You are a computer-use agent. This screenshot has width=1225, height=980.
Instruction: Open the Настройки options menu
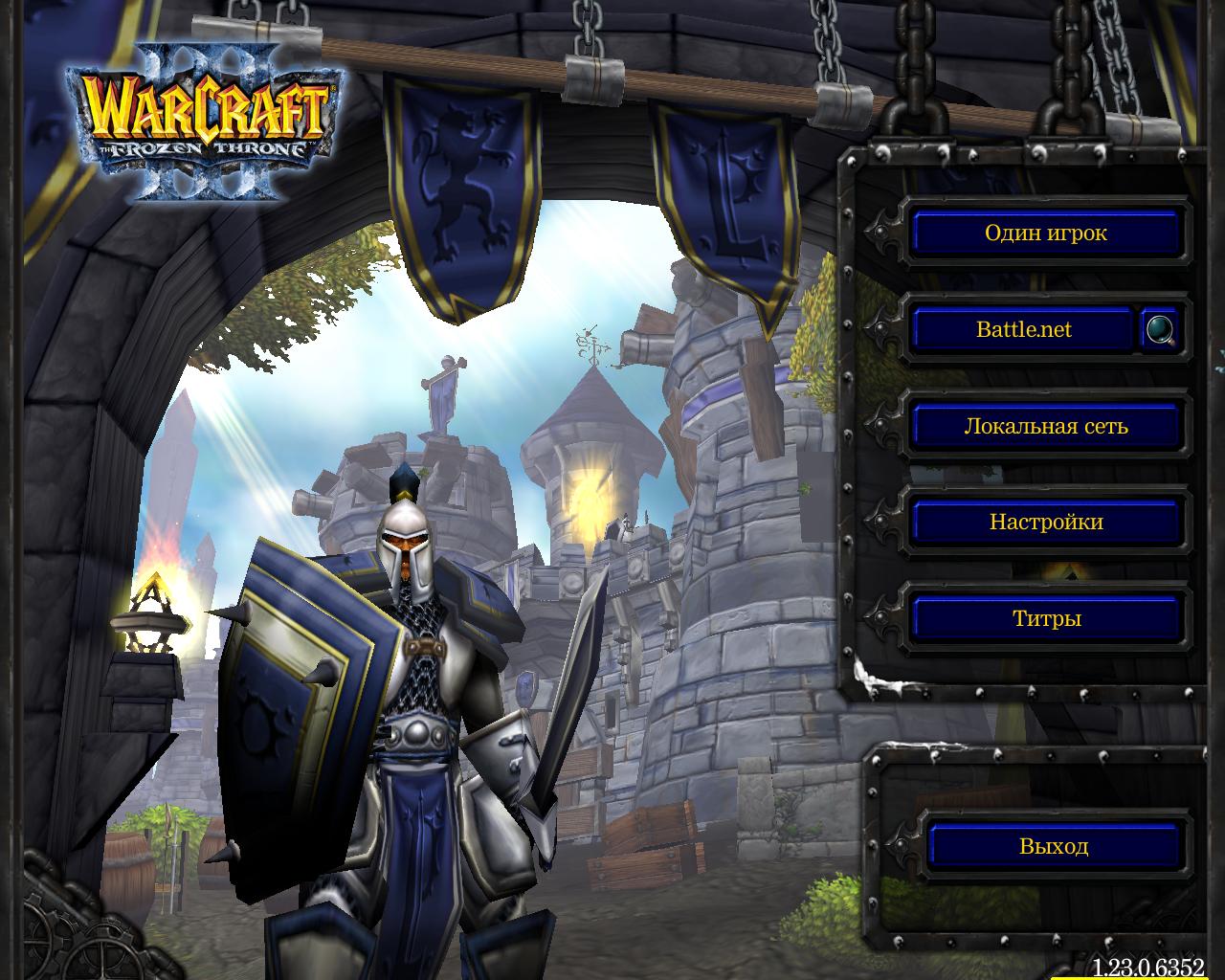click(1045, 522)
